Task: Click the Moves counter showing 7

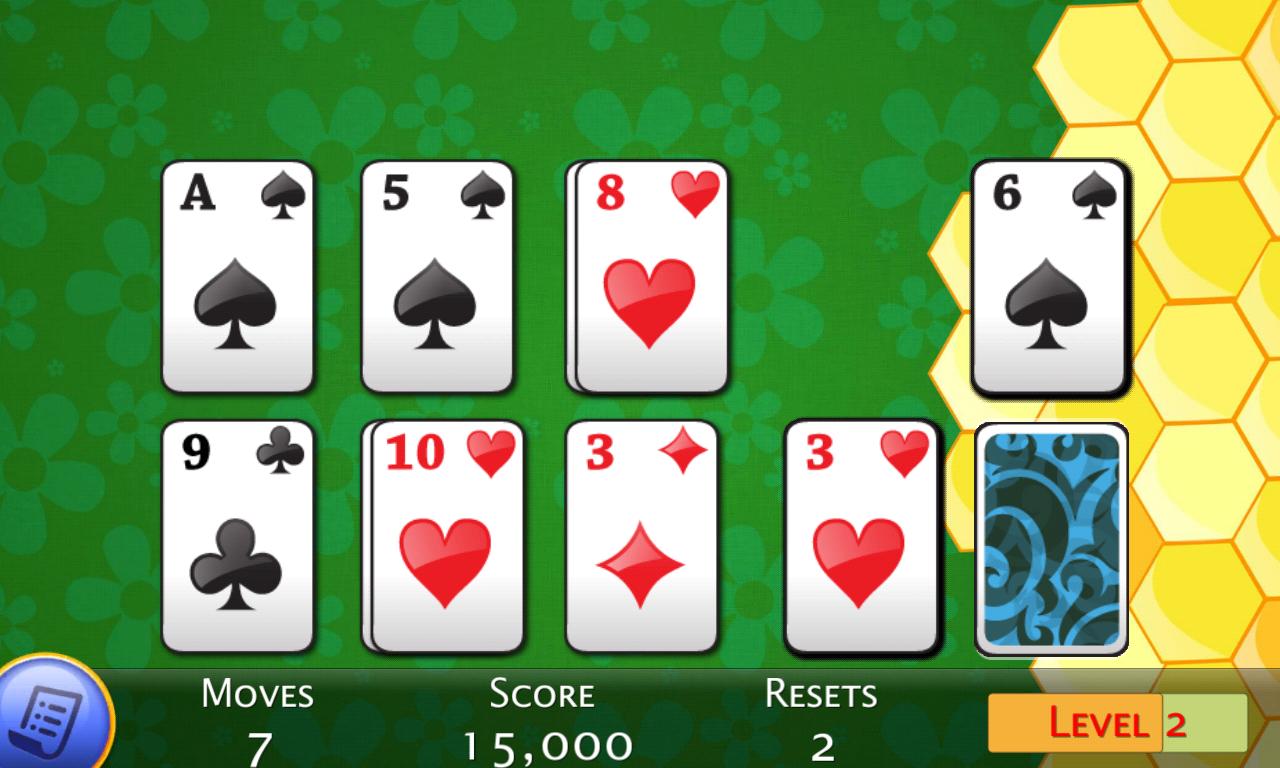Action: click(256, 720)
